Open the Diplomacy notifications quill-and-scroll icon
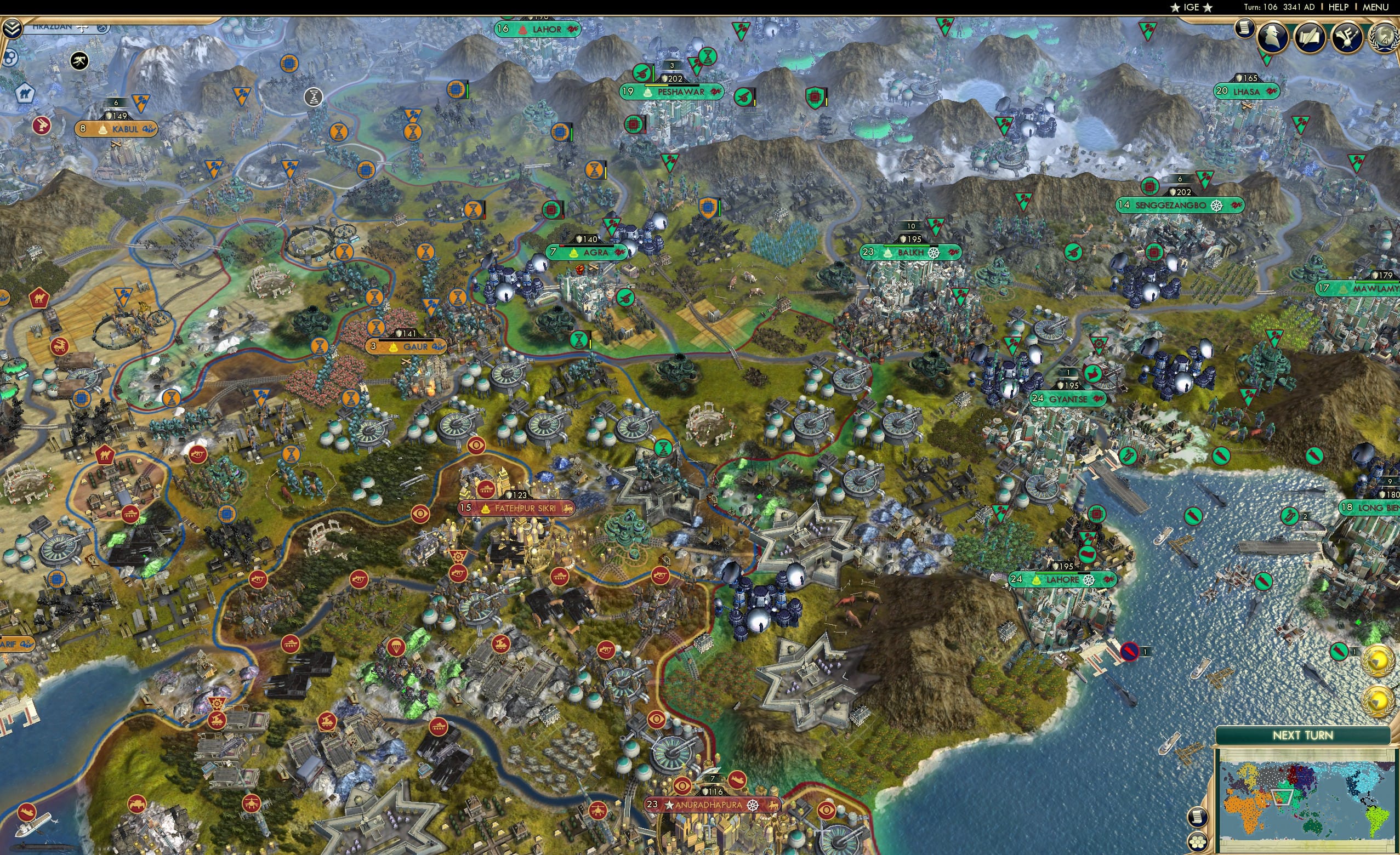Viewport: 1400px width, 855px height. [1310, 37]
